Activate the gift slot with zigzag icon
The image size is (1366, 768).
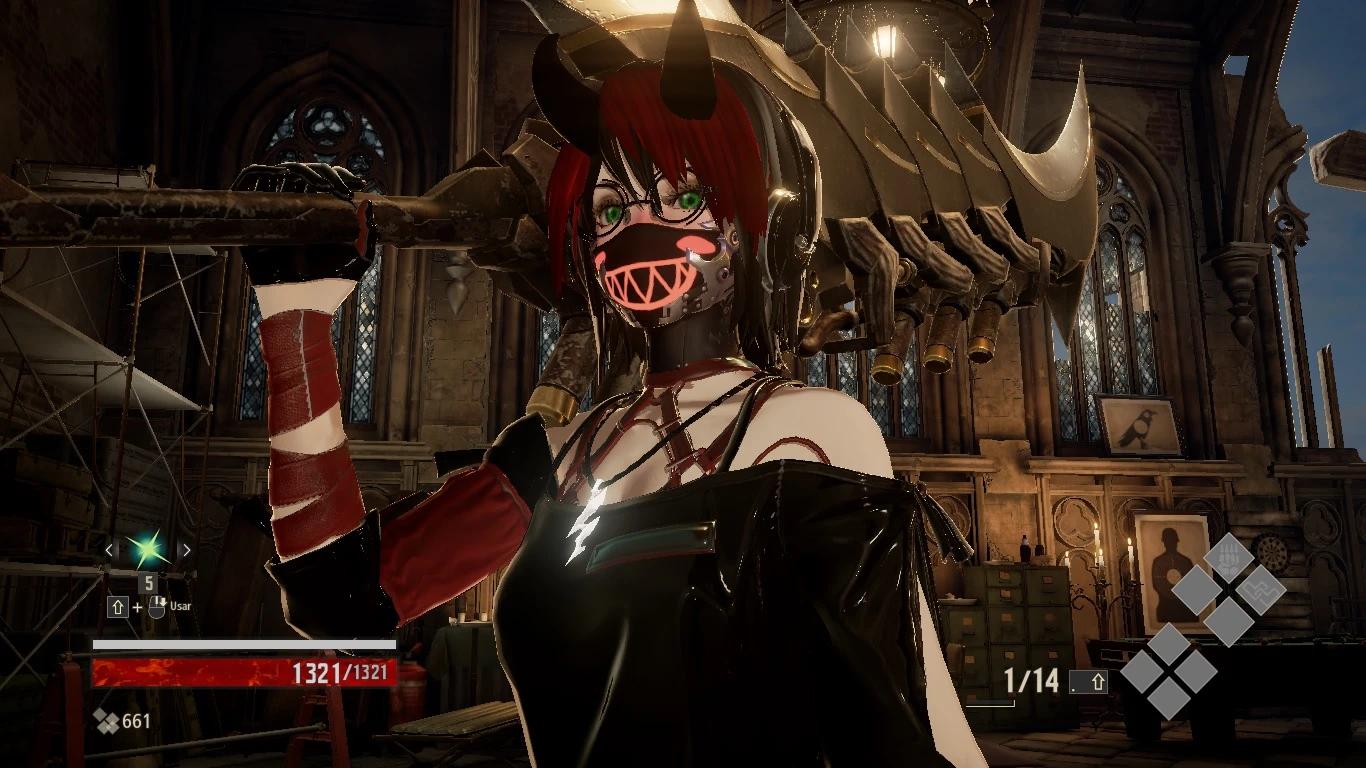tap(1260, 589)
